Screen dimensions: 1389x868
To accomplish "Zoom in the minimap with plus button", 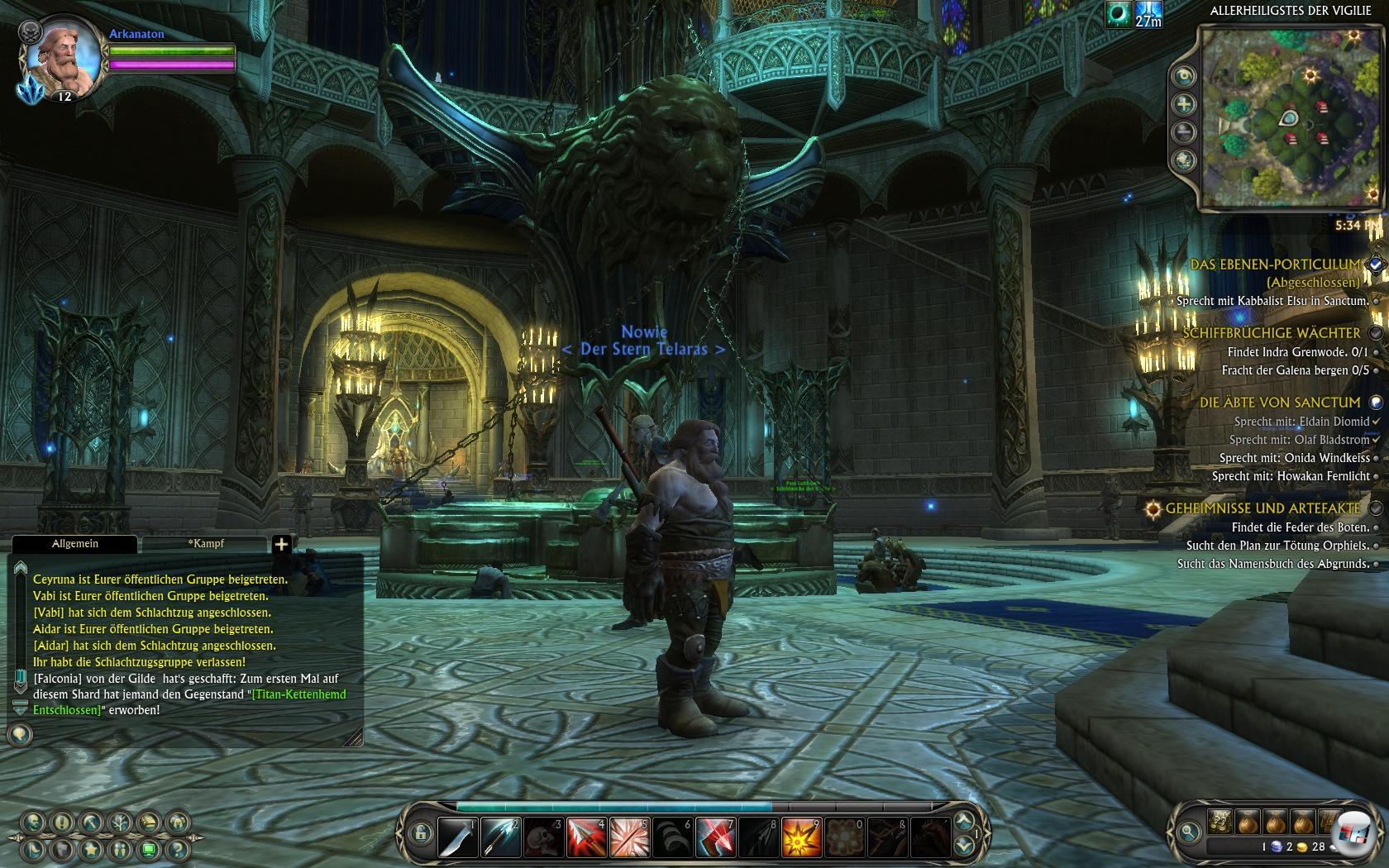I will pos(1184,104).
